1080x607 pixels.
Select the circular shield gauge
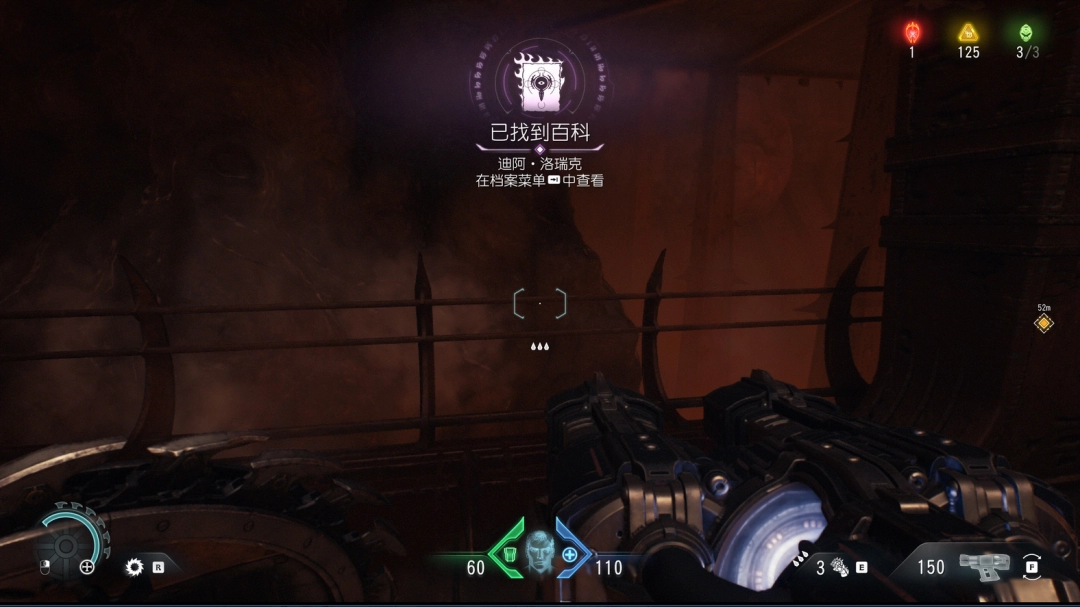67,544
